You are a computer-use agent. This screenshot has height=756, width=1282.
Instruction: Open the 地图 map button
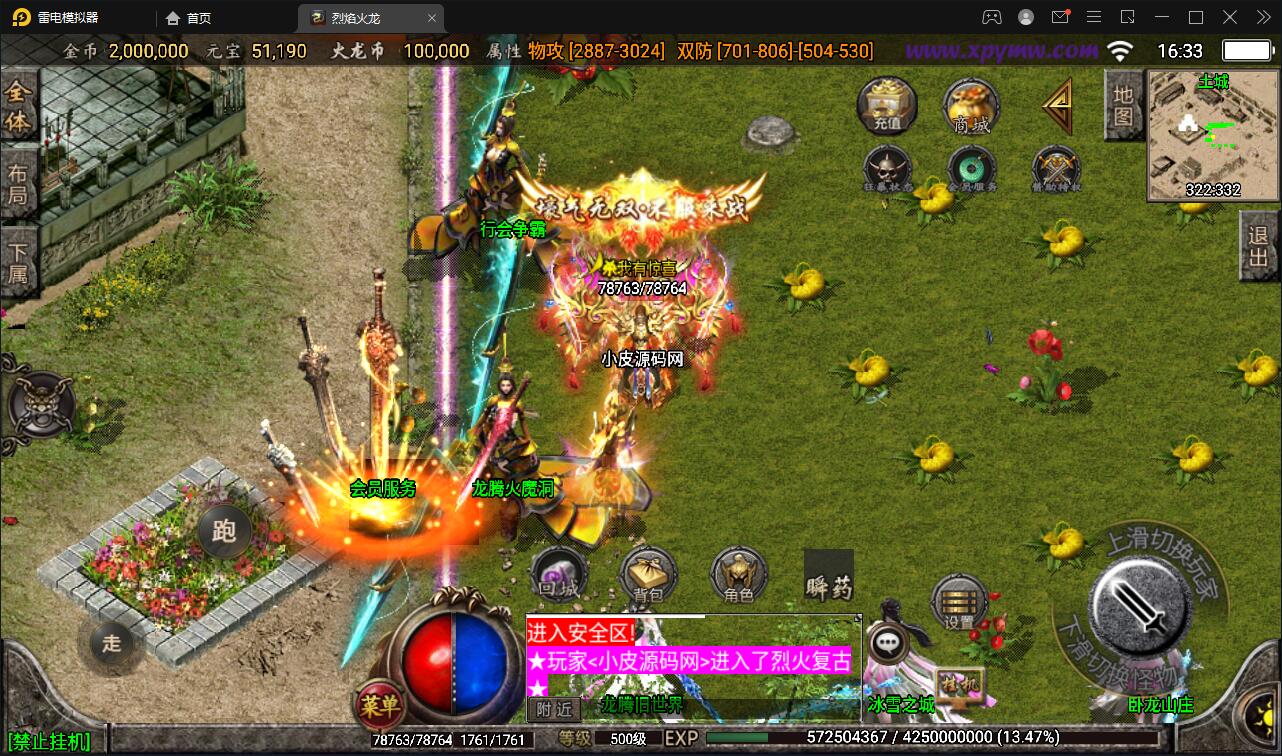click(x=1123, y=105)
